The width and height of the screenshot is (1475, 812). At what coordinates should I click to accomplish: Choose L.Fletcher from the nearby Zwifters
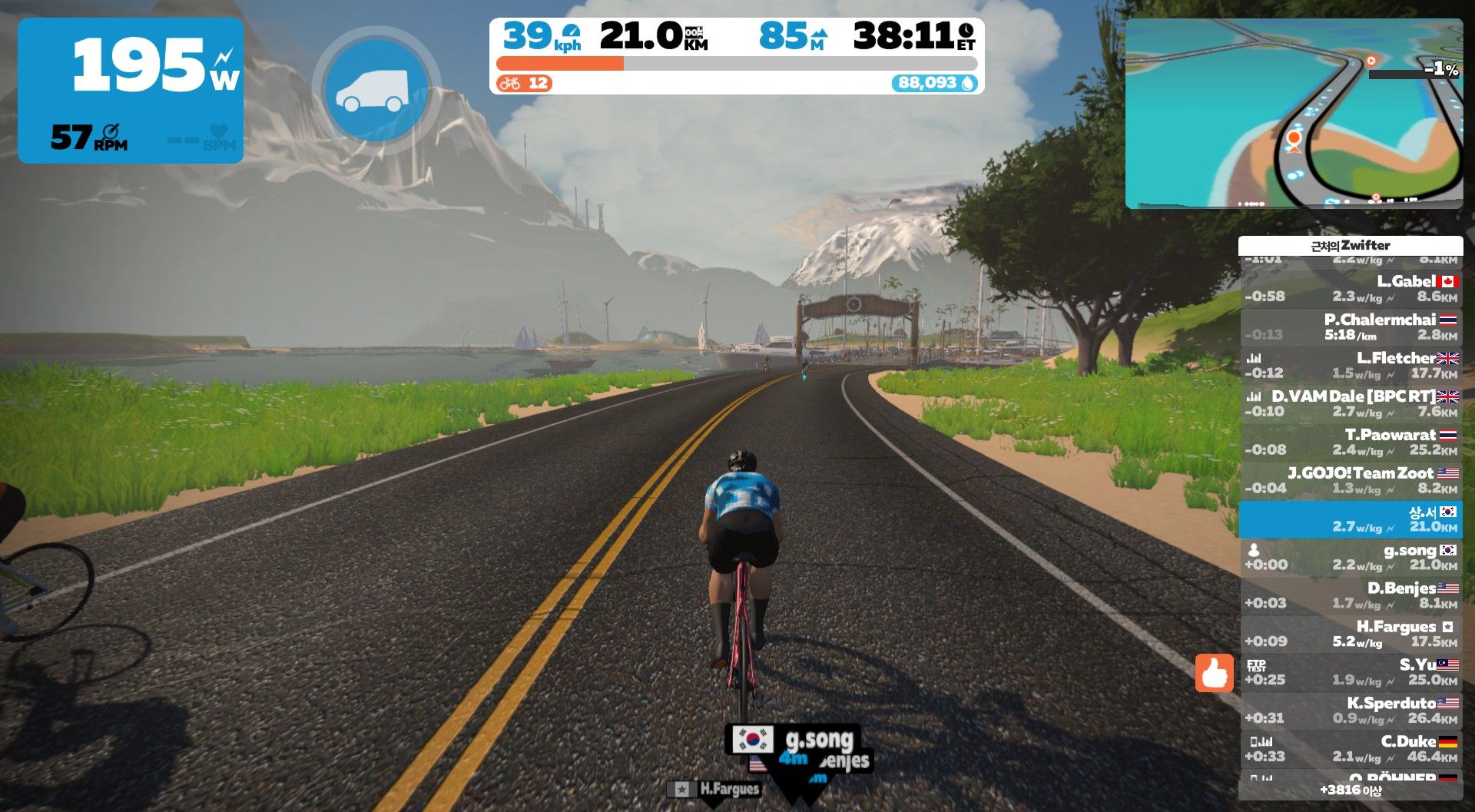point(1351,366)
